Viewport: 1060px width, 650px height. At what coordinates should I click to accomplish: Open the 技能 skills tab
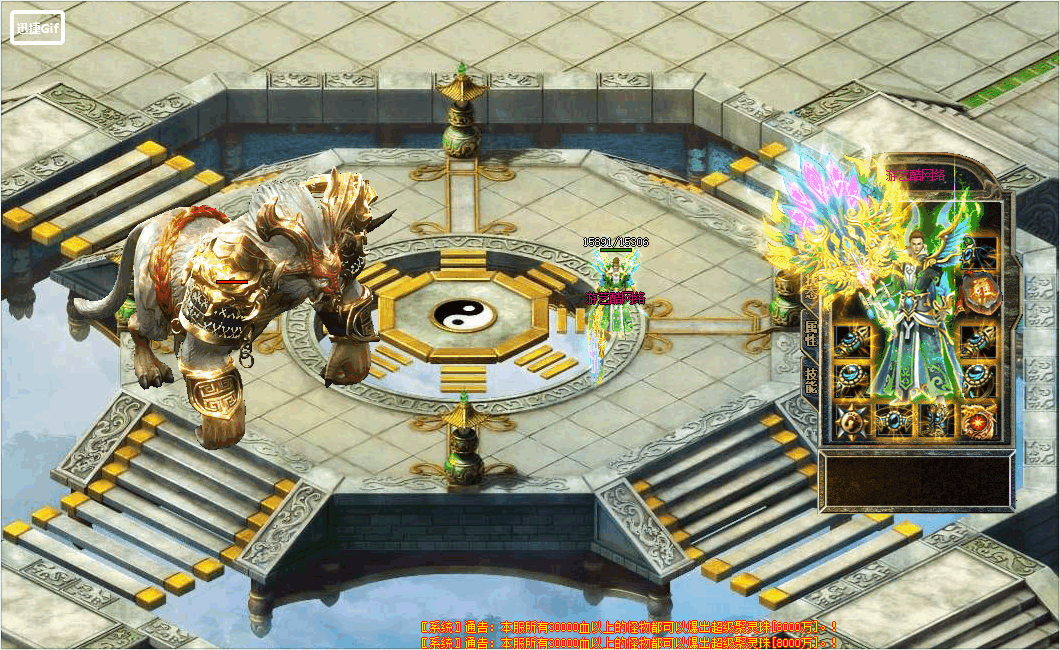coord(810,380)
